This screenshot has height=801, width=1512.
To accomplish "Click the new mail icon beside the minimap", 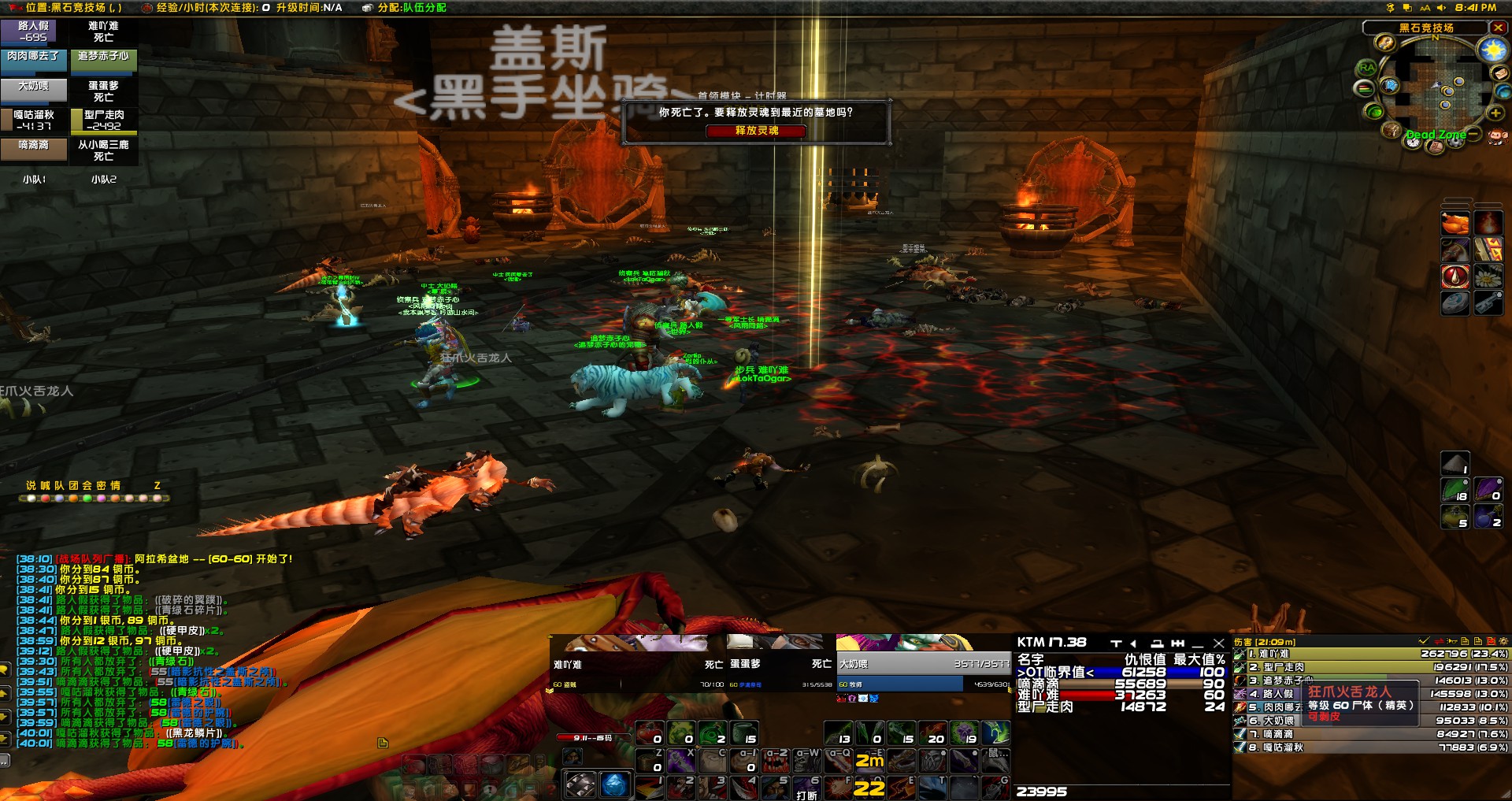I will point(1500,74).
